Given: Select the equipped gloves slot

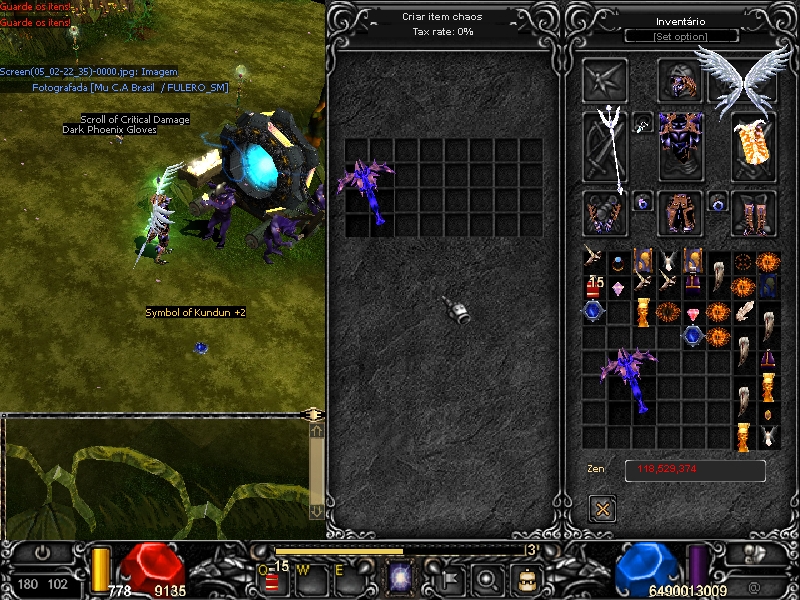Looking at the screenshot, I should pos(605,213).
